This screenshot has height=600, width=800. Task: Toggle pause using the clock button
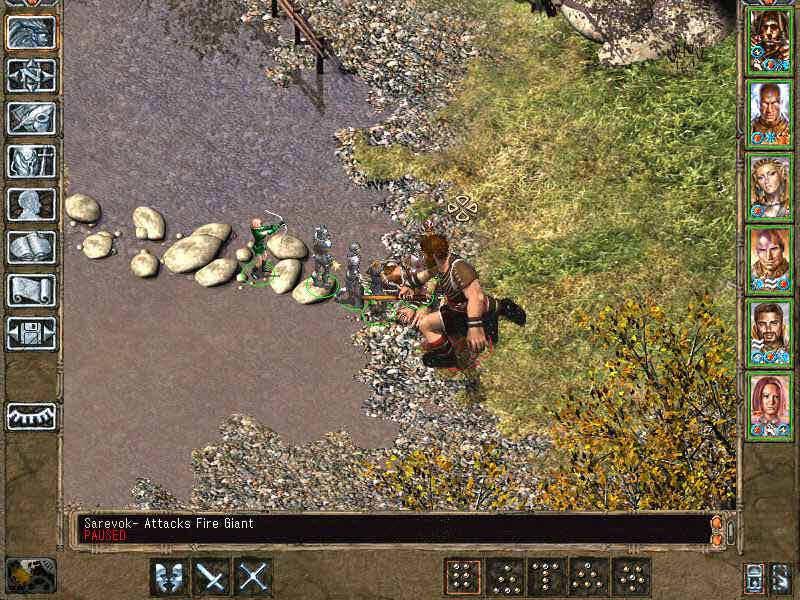pyautogui.click(x=30, y=575)
